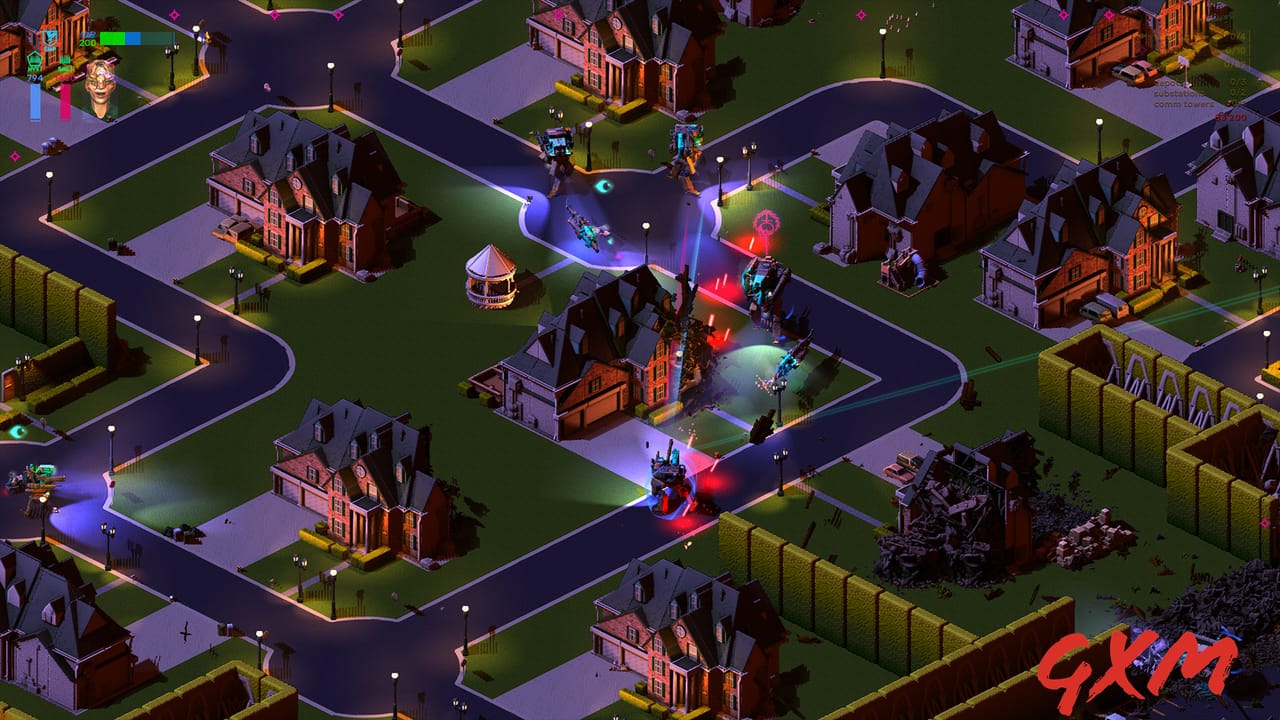Screen dimensions: 1280x720
Task: Select the character portrait in the HUD
Action: coord(101,85)
